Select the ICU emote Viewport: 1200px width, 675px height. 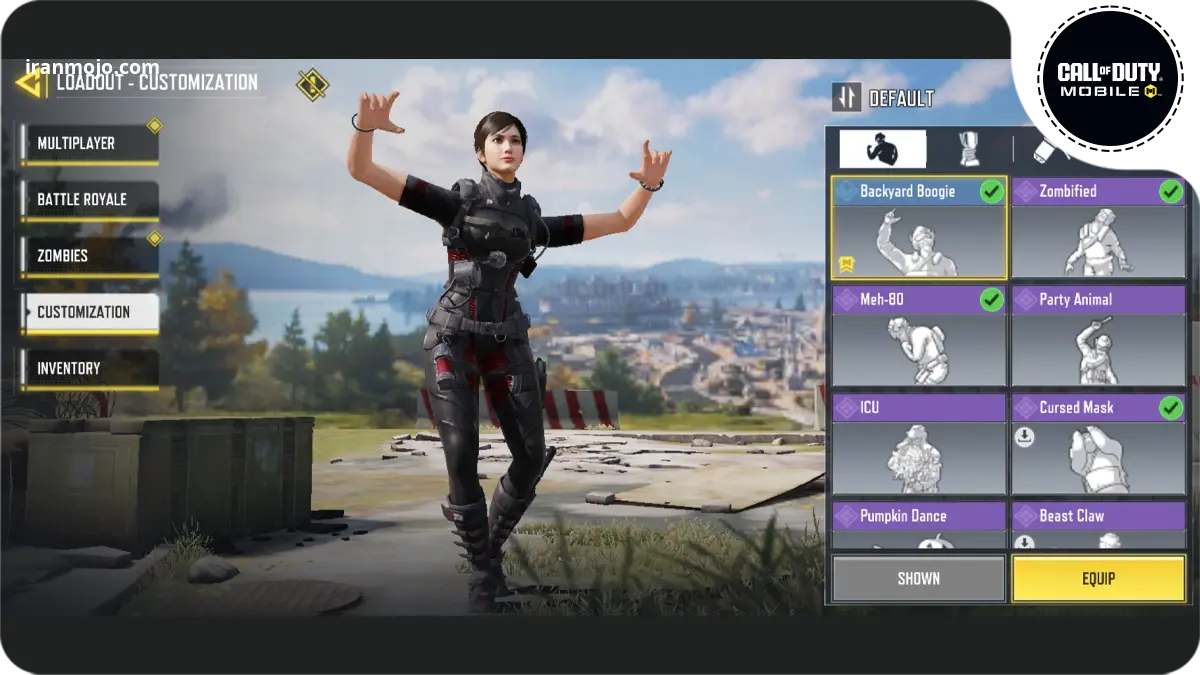(919, 445)
